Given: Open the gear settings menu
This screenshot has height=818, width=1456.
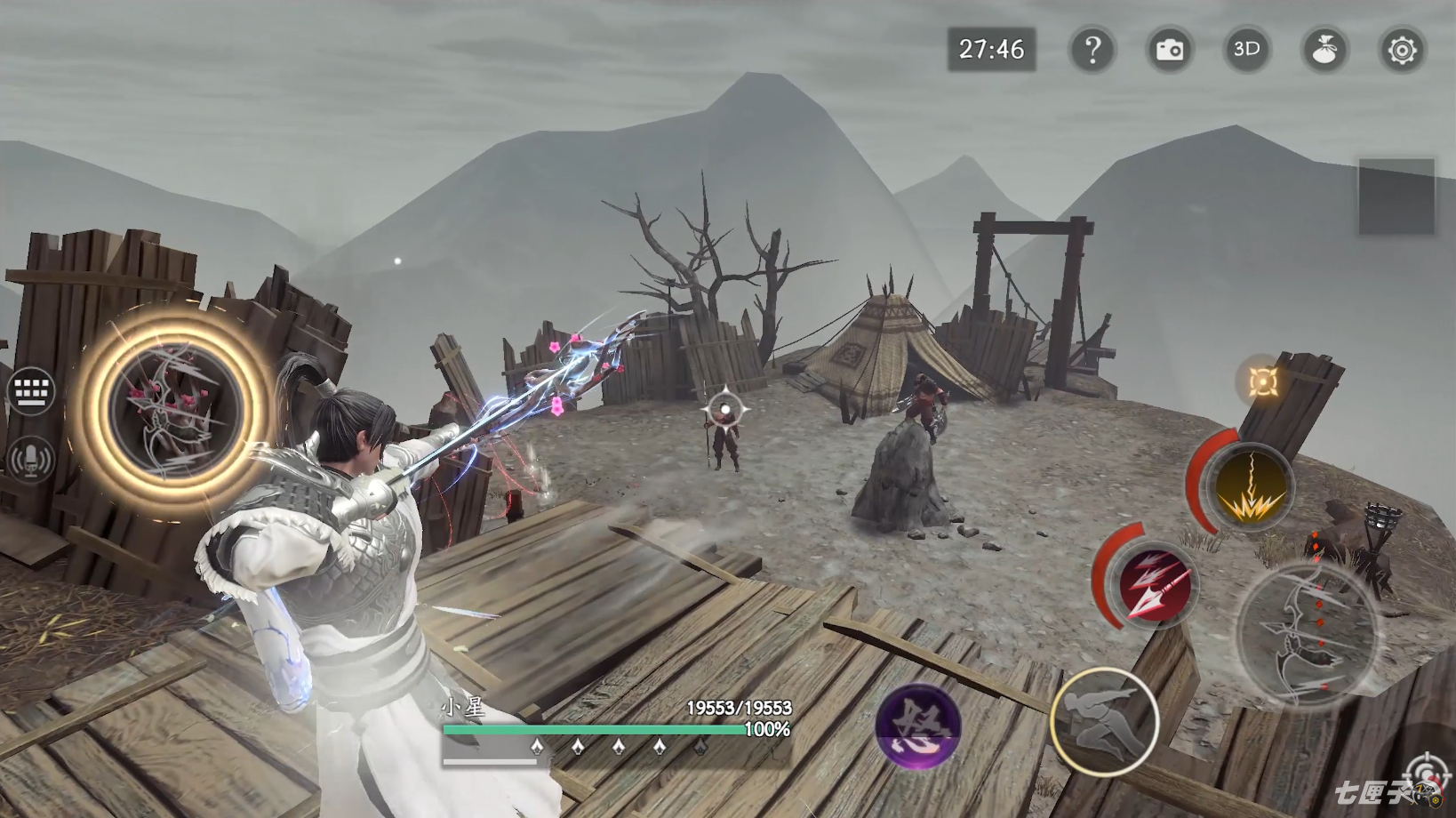Looking at the screenshot, I should (1402, 50).
